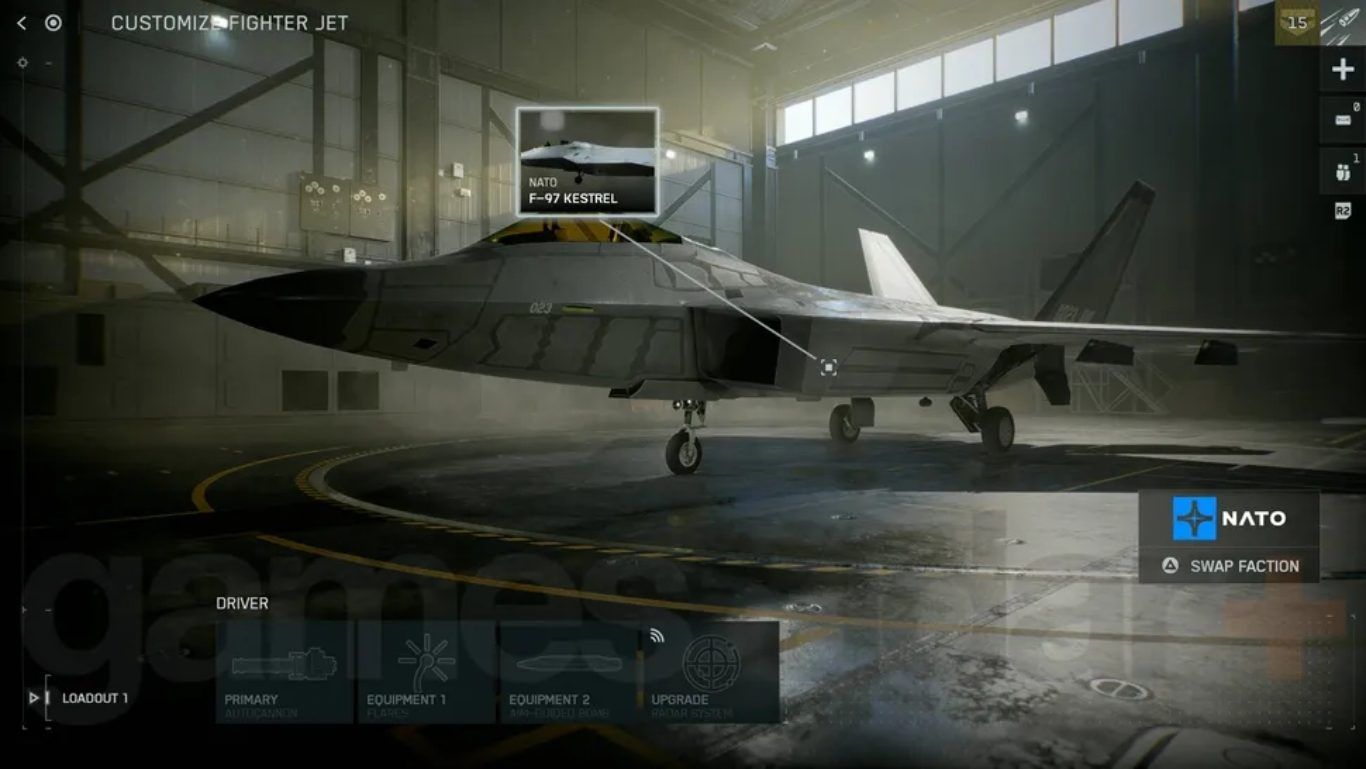
Task: Open the rank 15 badge
Action: point(1297,23)
